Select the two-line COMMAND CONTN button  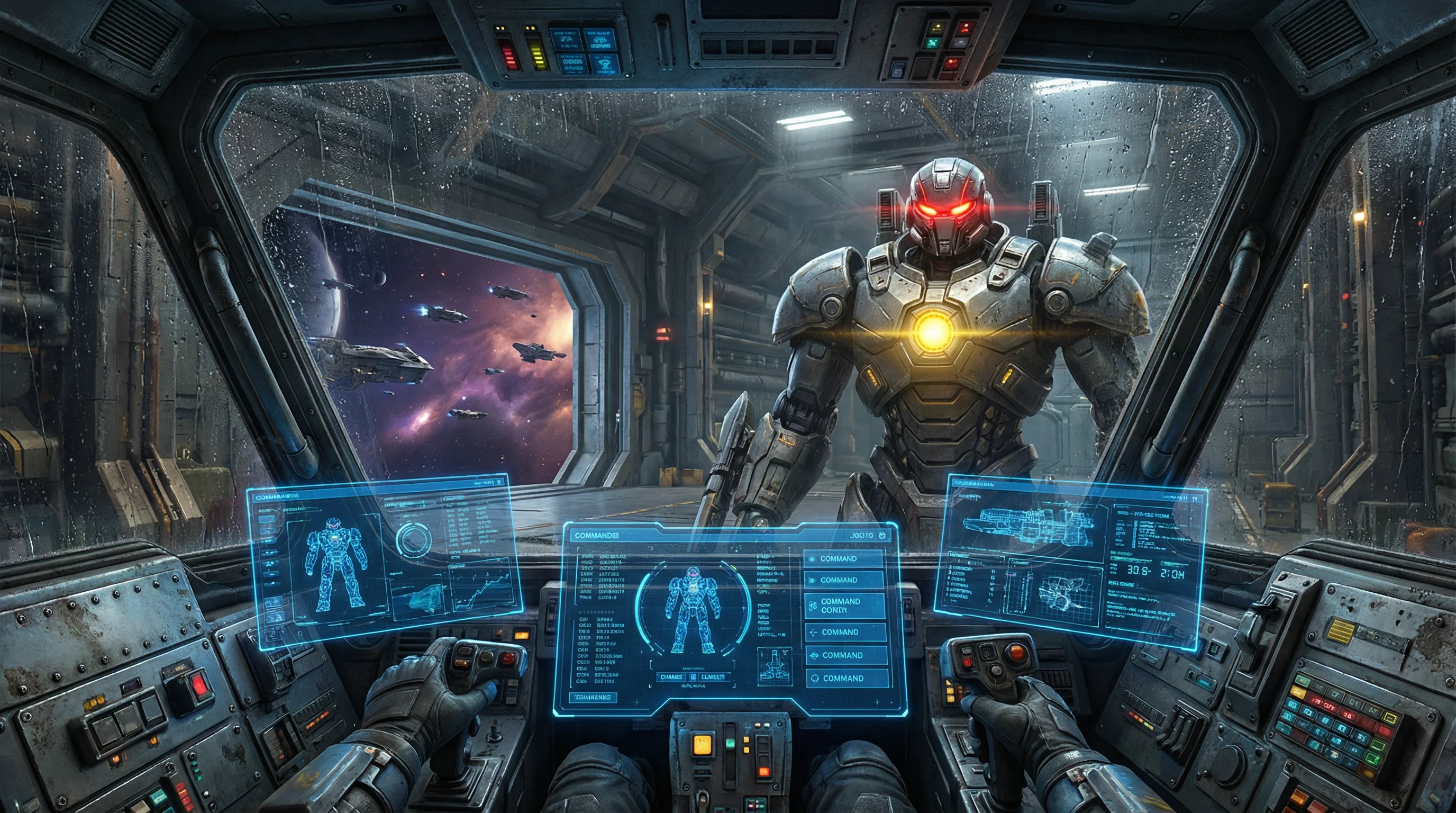(x=844, y=606)
